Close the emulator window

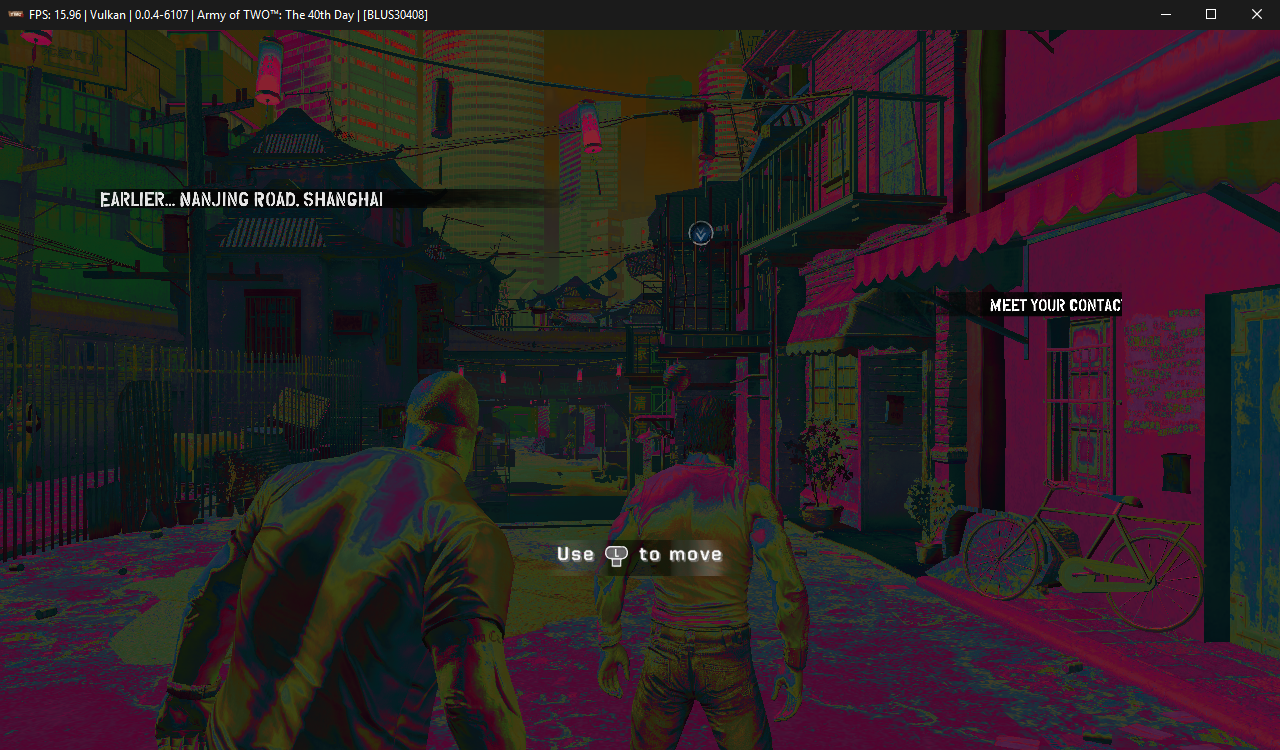(1257, 14)
